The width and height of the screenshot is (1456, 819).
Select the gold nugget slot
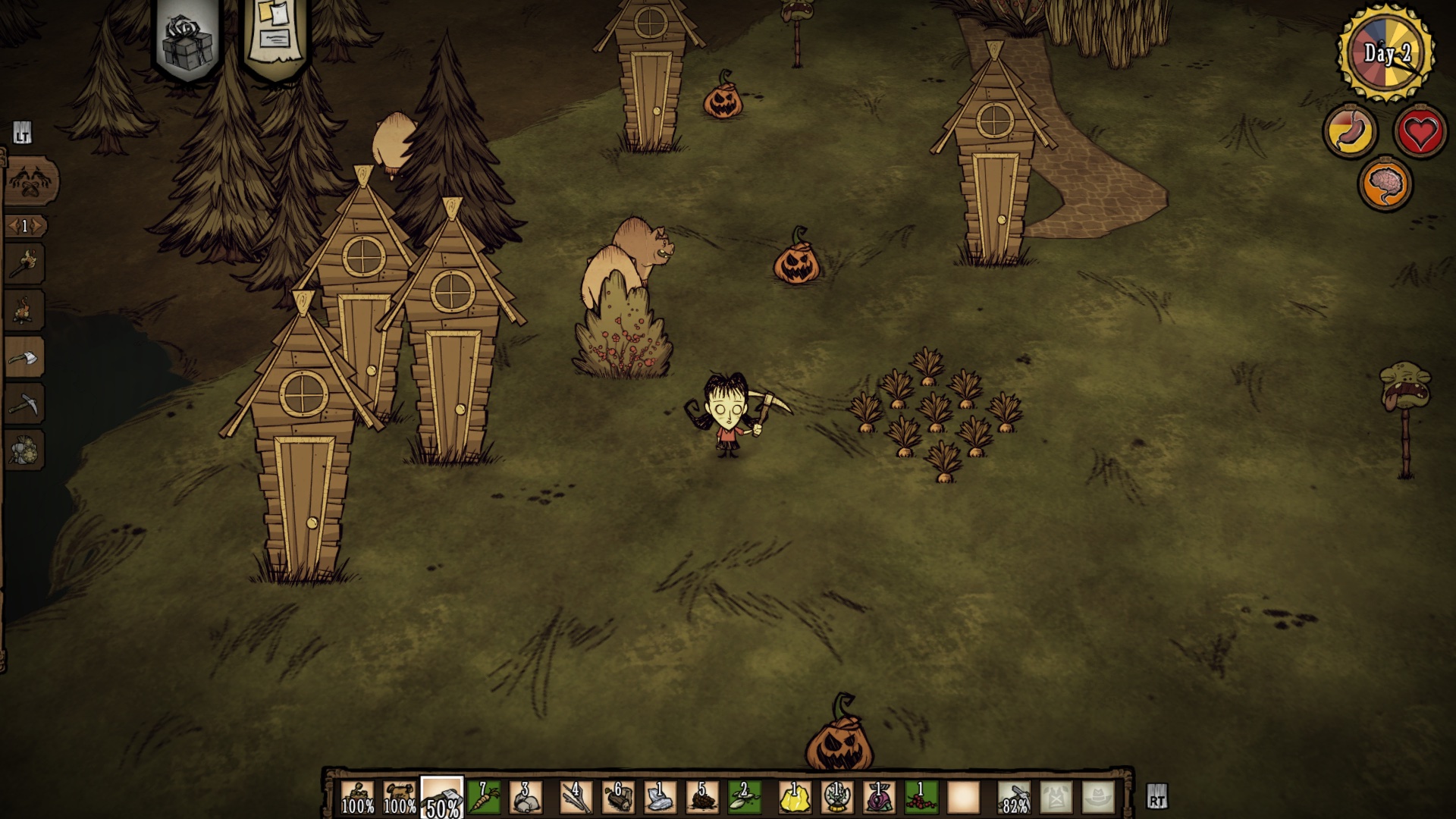pyautogui.click(x=795, y=798)
